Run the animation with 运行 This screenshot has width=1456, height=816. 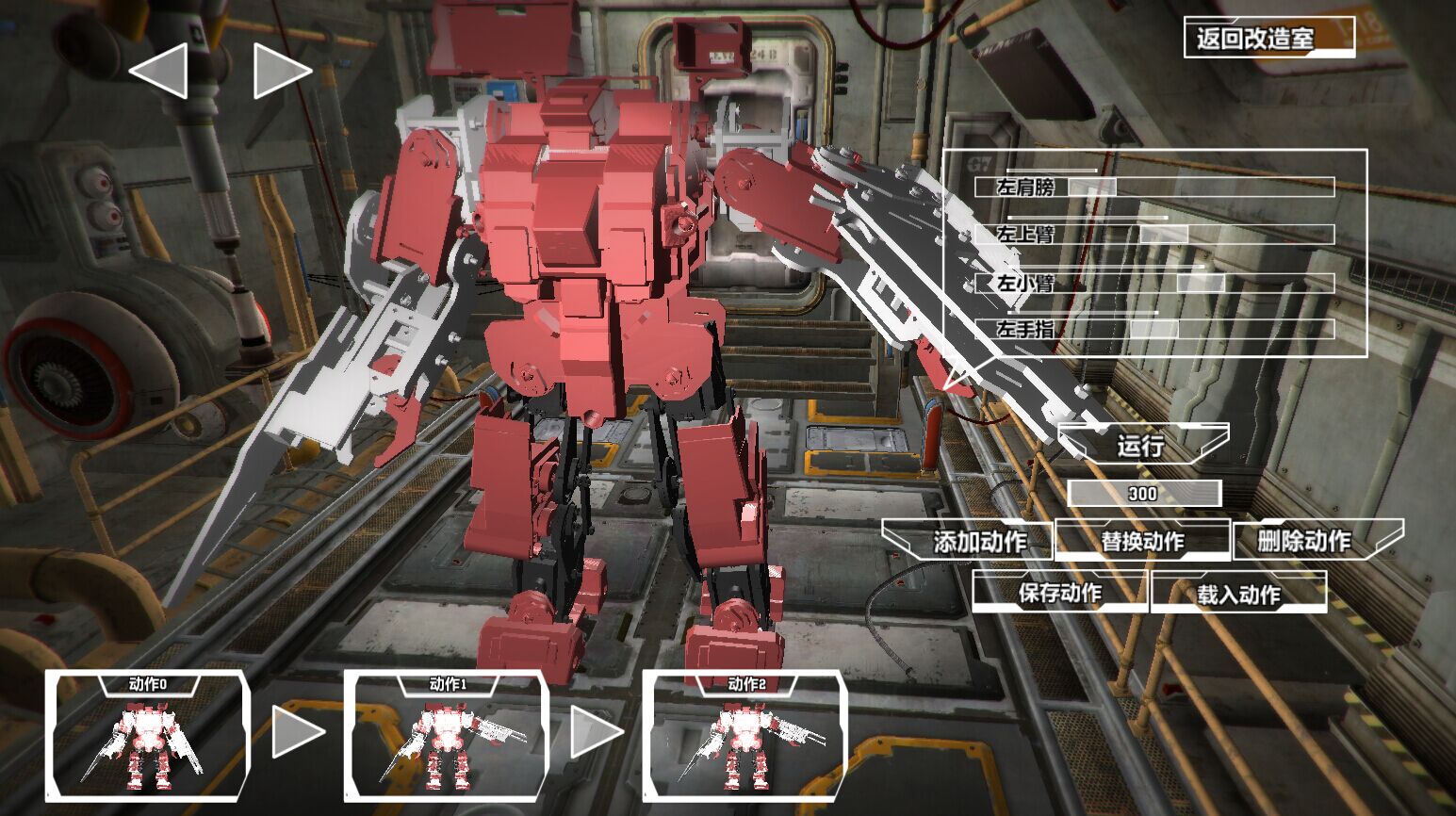pyautogui.click(x=1142, y=444)
